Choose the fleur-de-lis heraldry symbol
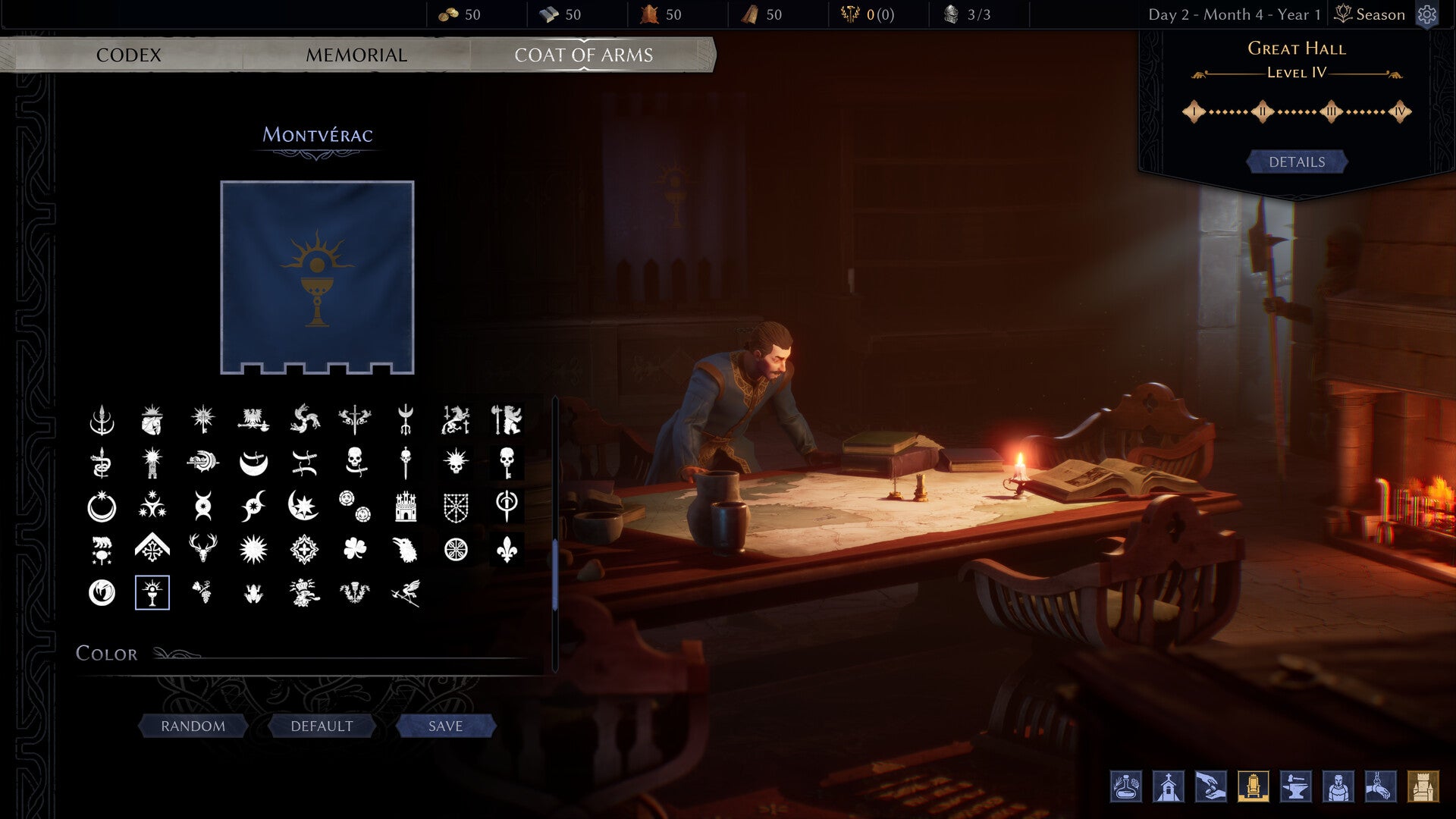This screenshot has height=819, width=1456. 507,548
